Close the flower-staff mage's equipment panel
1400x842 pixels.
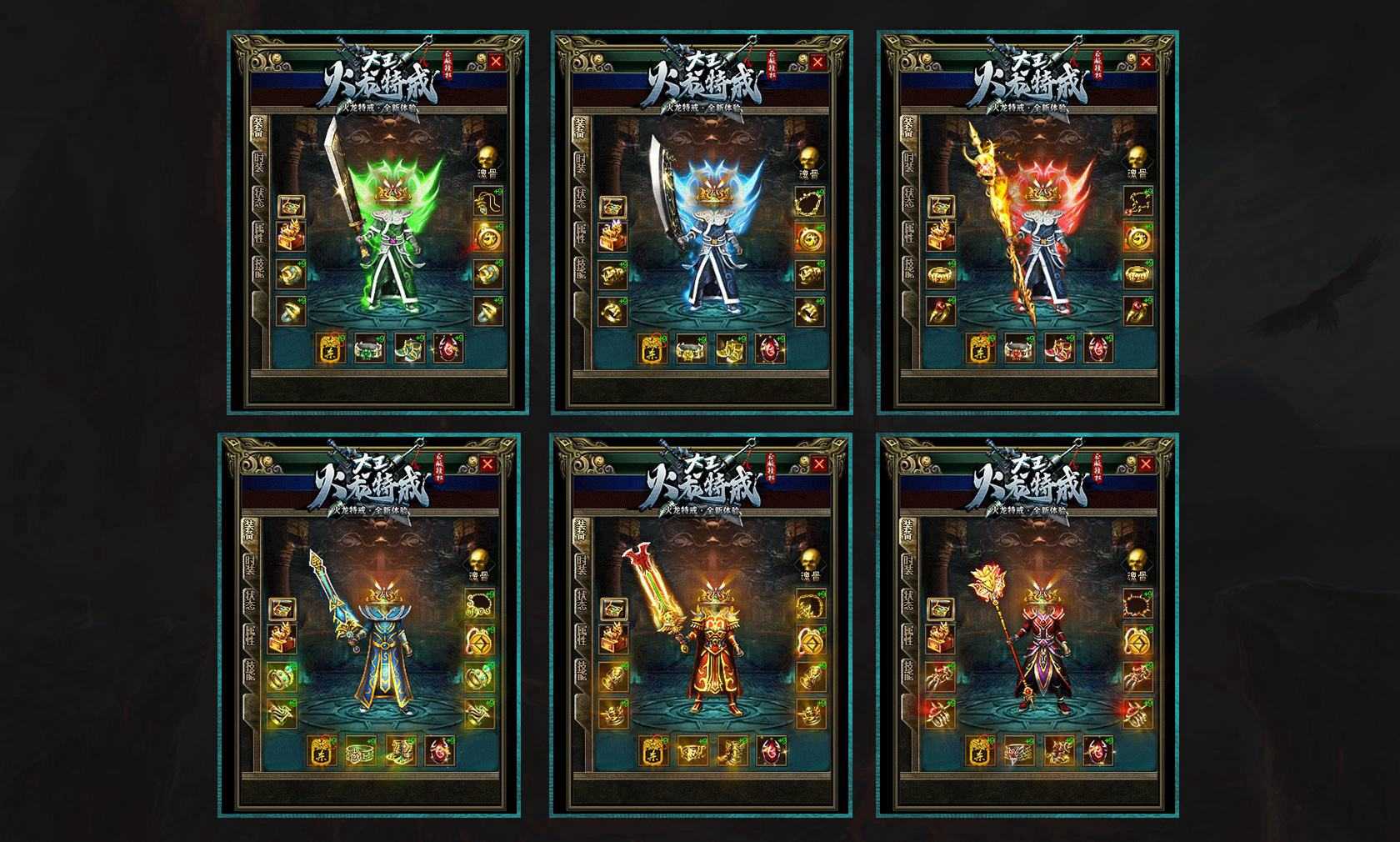tap(1146, 464)
